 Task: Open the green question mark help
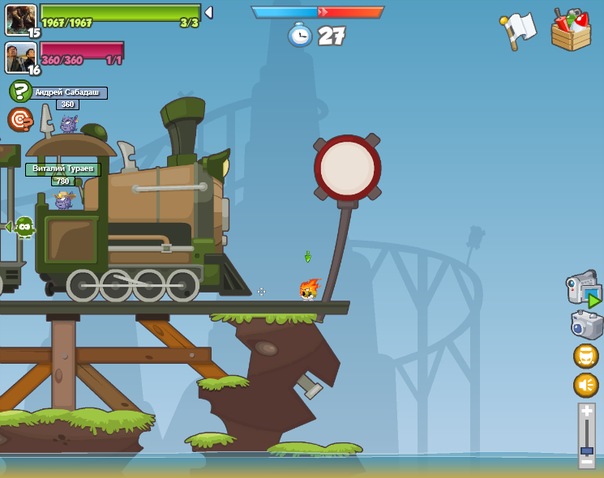(x=19, y=92)
